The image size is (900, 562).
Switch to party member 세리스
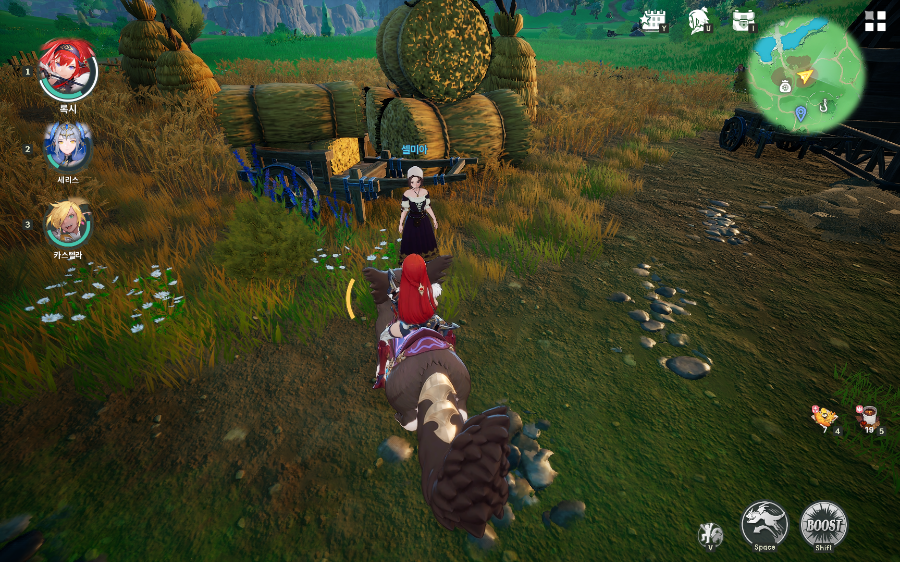[x=68, y=147]
